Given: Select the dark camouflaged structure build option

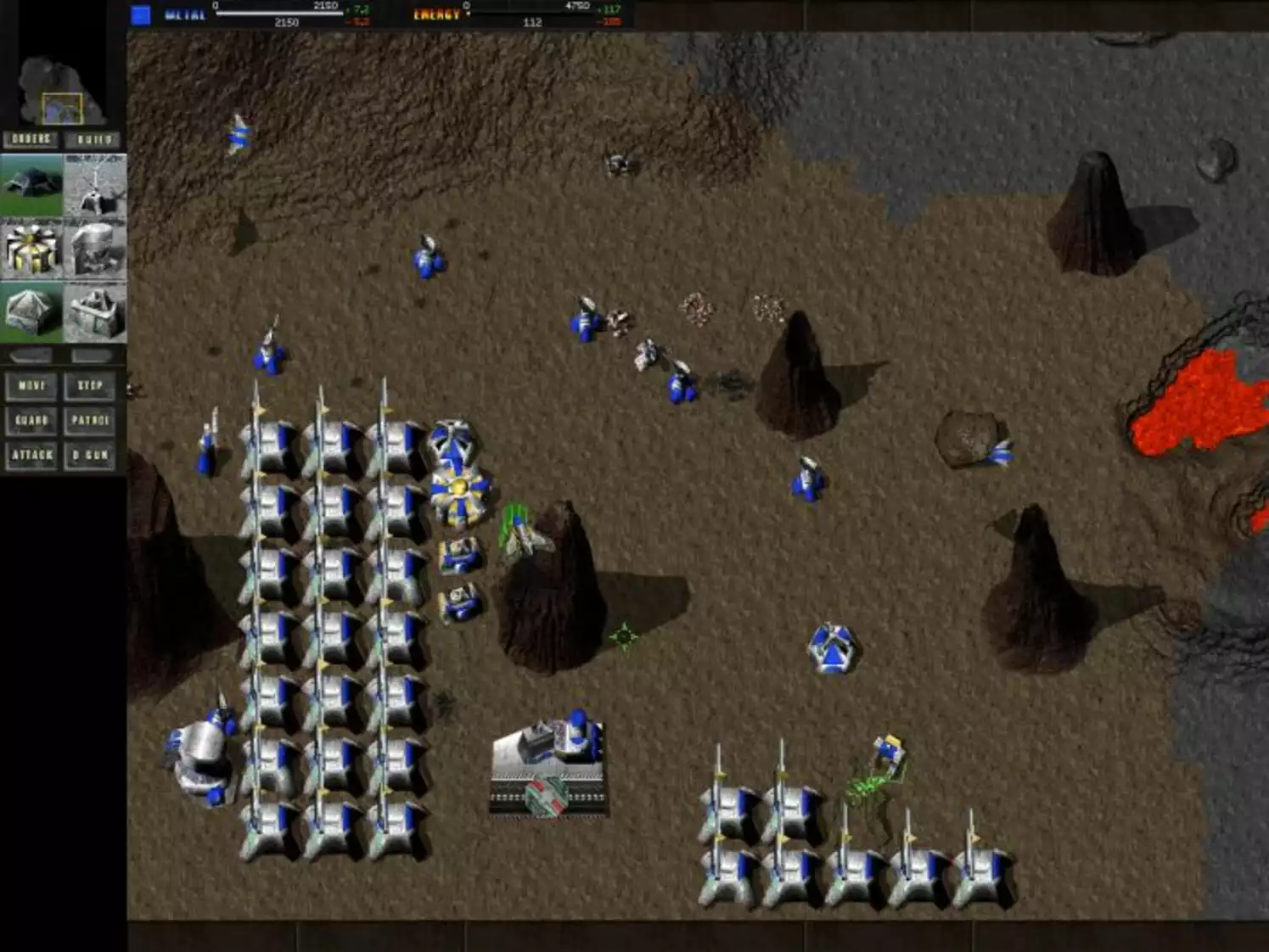Looking at the screenshot, I should tap(31, 182).
